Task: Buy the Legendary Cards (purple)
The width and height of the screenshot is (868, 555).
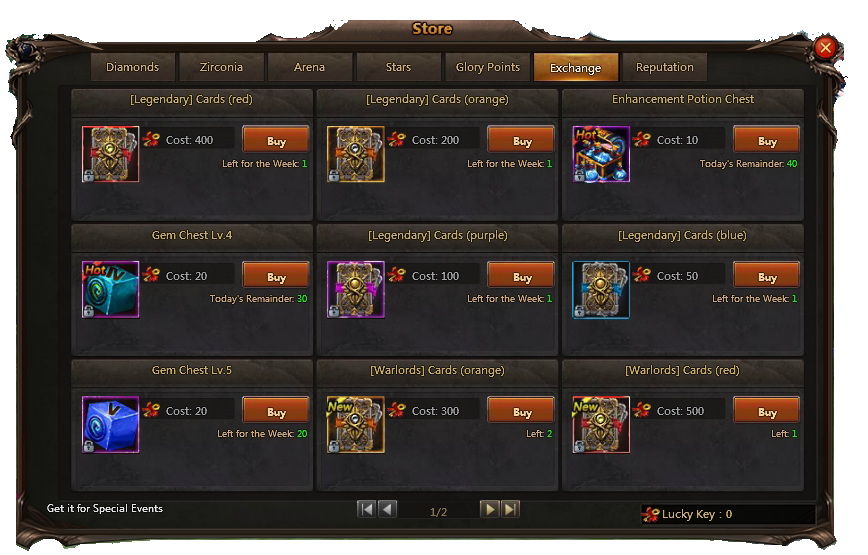Action: point(521,276)
